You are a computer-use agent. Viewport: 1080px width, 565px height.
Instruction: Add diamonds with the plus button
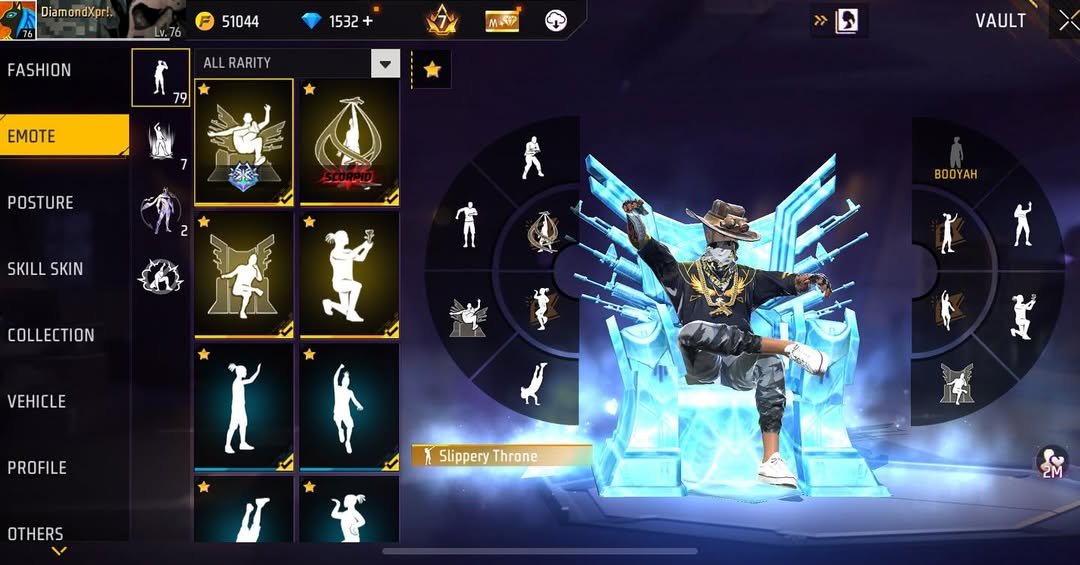pyautogui.click(x=367, y=21)
